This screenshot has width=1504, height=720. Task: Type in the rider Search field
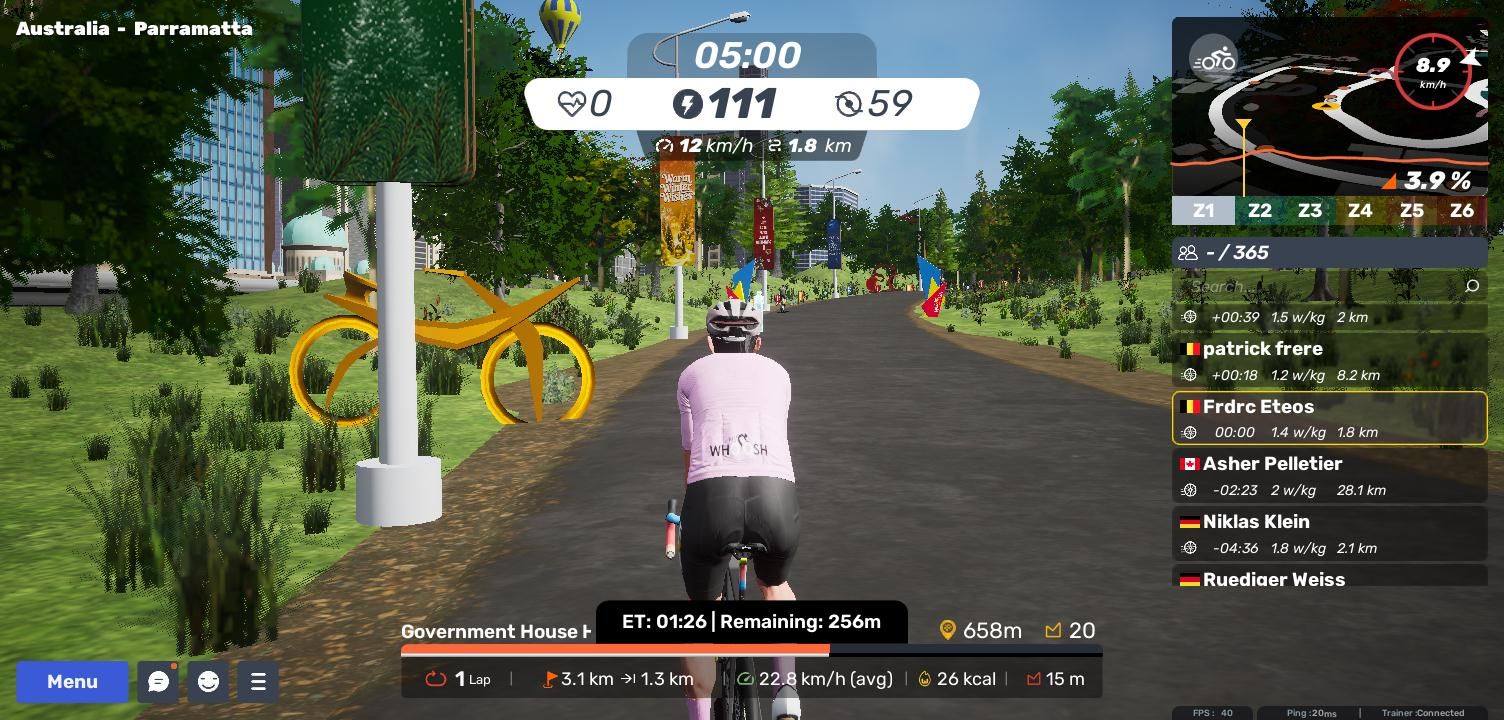pyautogui.click(x=1320, y=287)
